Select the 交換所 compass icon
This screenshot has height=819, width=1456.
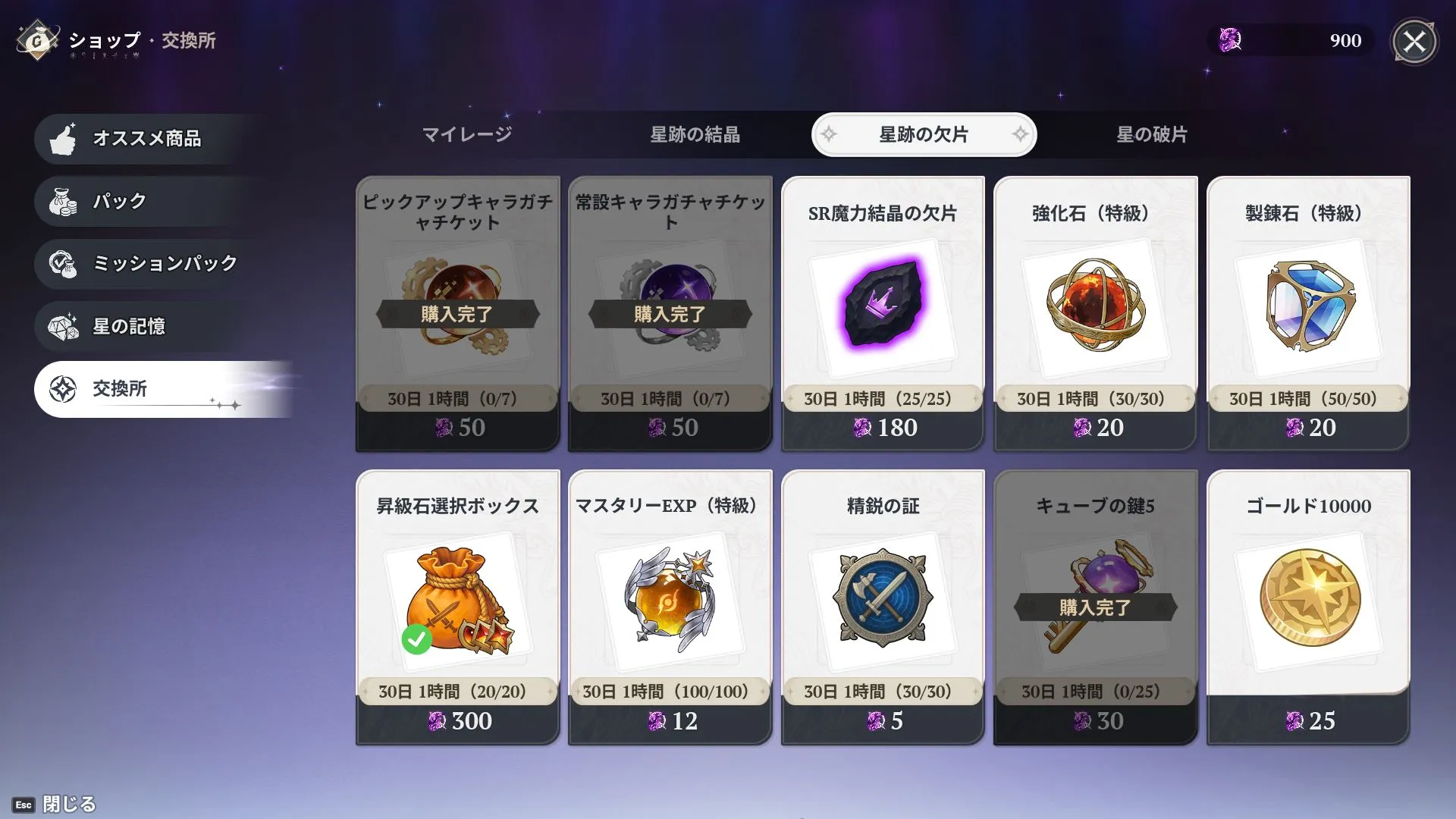click(64, 388)
